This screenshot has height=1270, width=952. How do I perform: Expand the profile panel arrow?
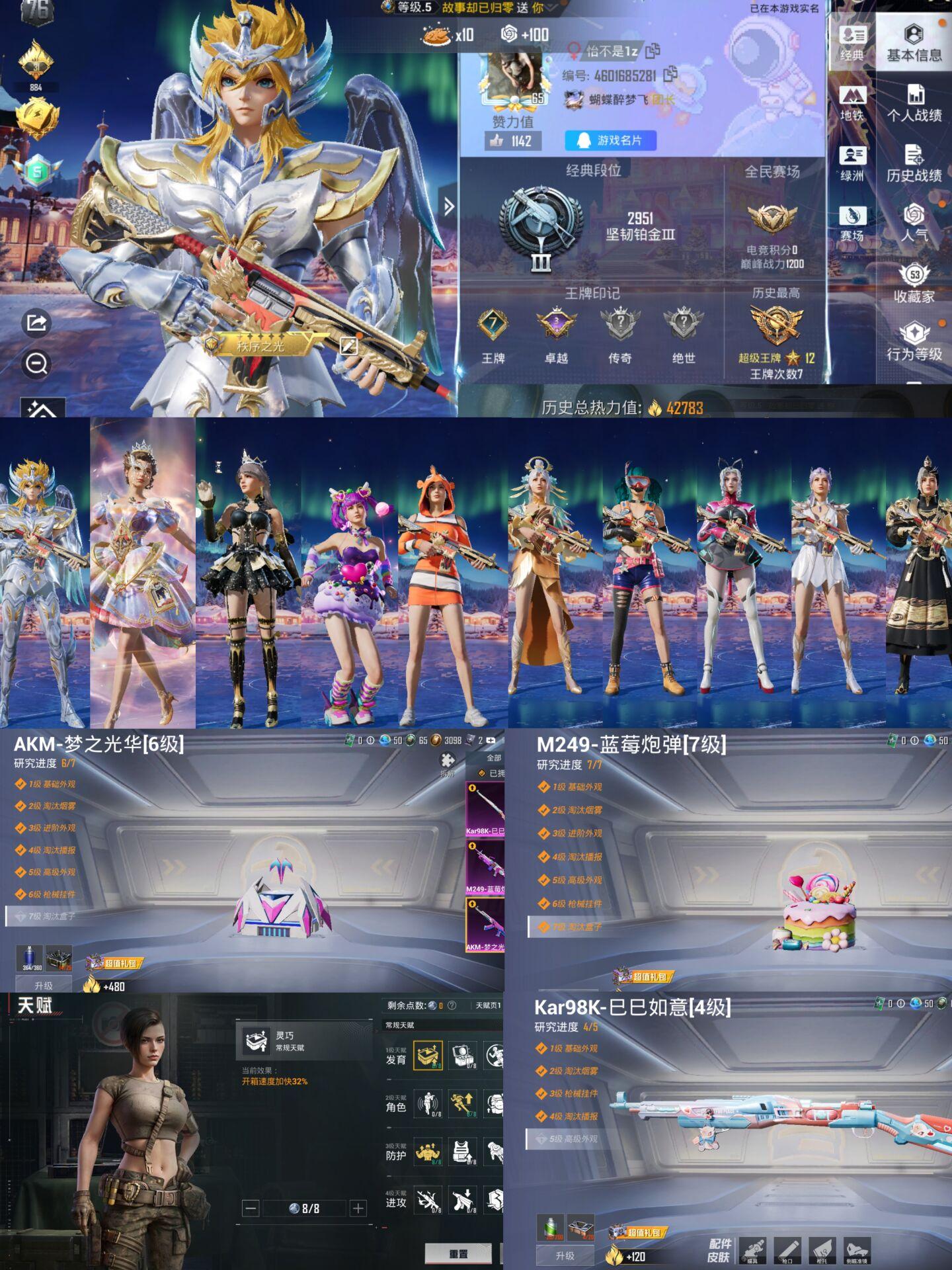point(449,207)
